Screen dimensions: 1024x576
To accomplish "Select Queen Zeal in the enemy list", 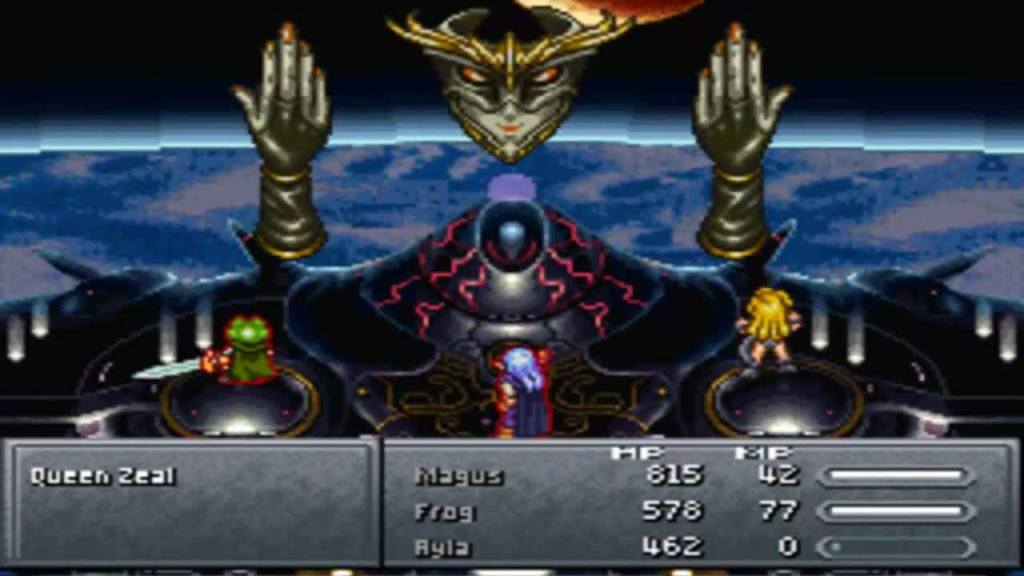I will pyautogui.click(x=103, y=476).
